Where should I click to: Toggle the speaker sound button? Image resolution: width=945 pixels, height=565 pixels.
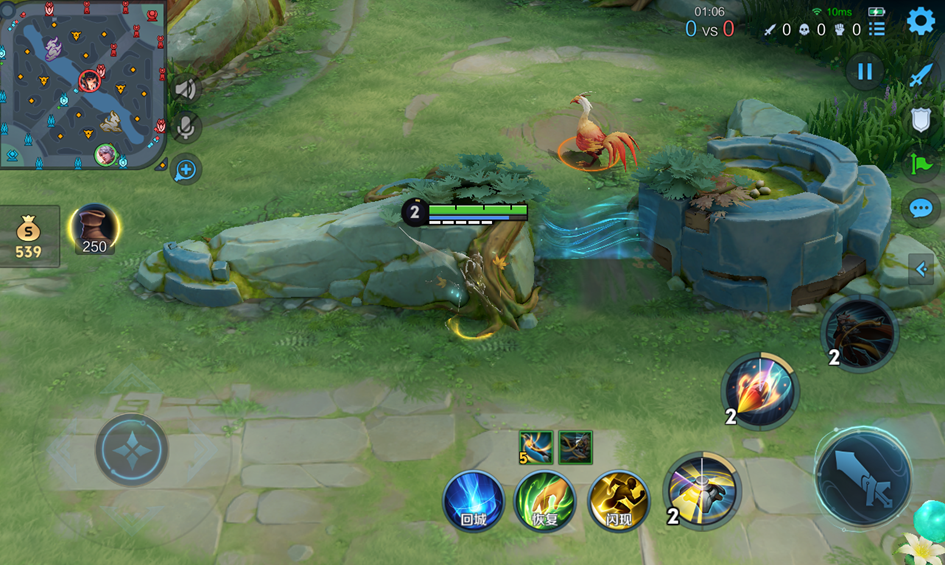[x=186, y=88]
